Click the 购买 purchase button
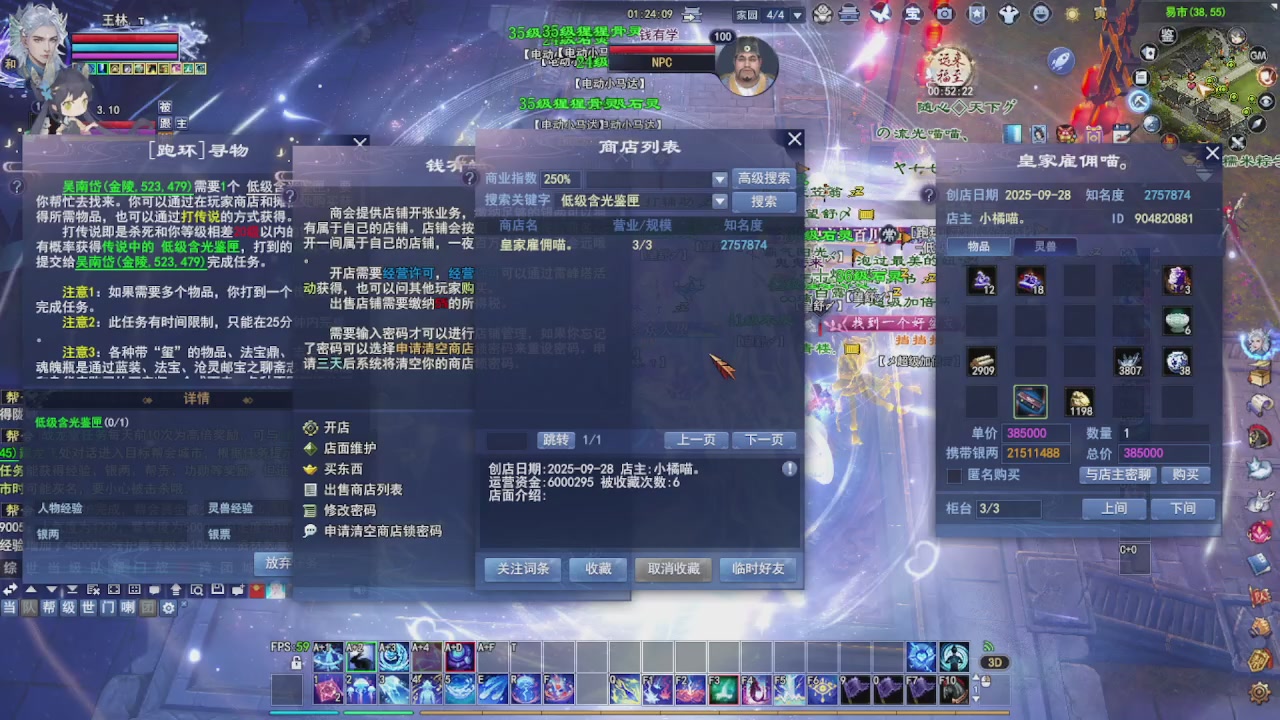This screenshot has height=720, width=1280. [x=1186, y=475]
